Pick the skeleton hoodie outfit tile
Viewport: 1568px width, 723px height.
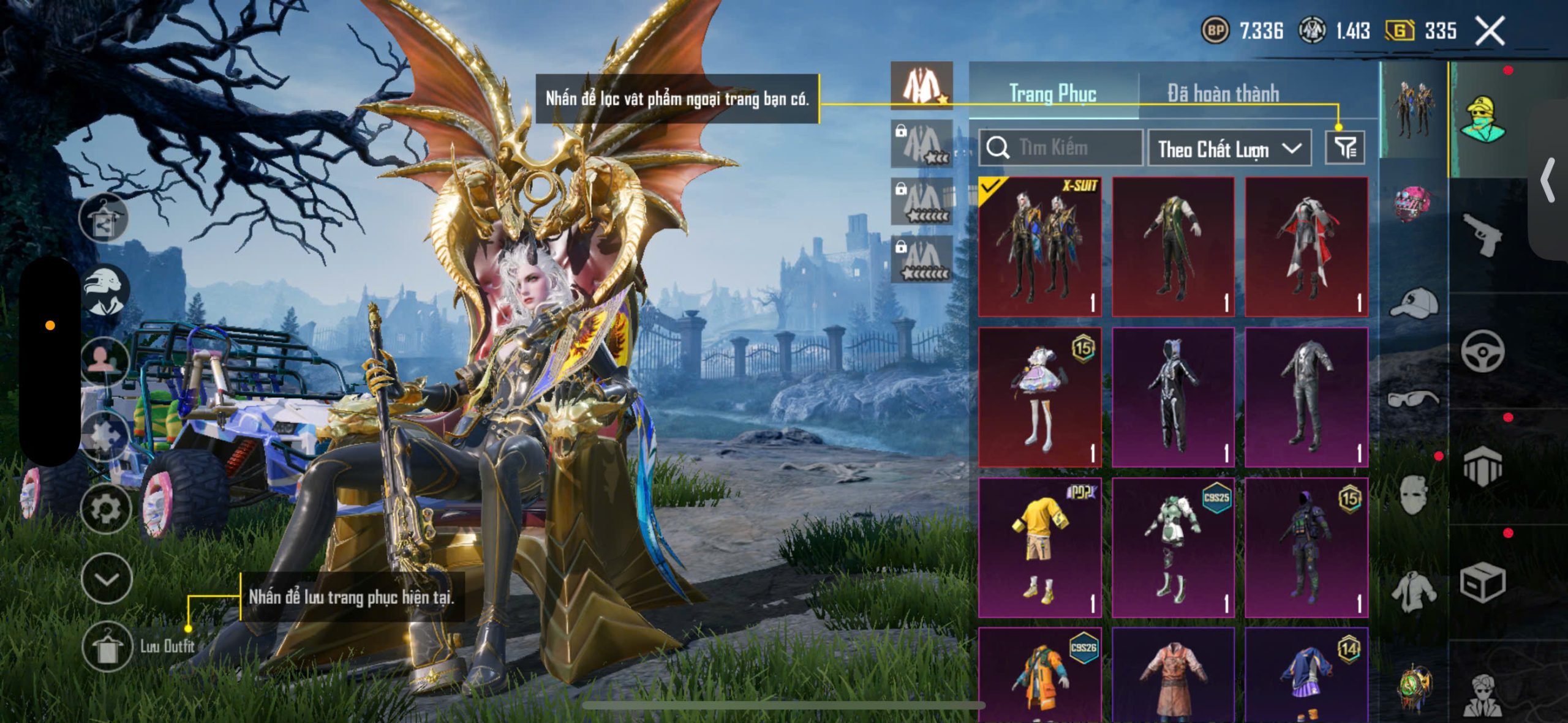click(1173, 397)
